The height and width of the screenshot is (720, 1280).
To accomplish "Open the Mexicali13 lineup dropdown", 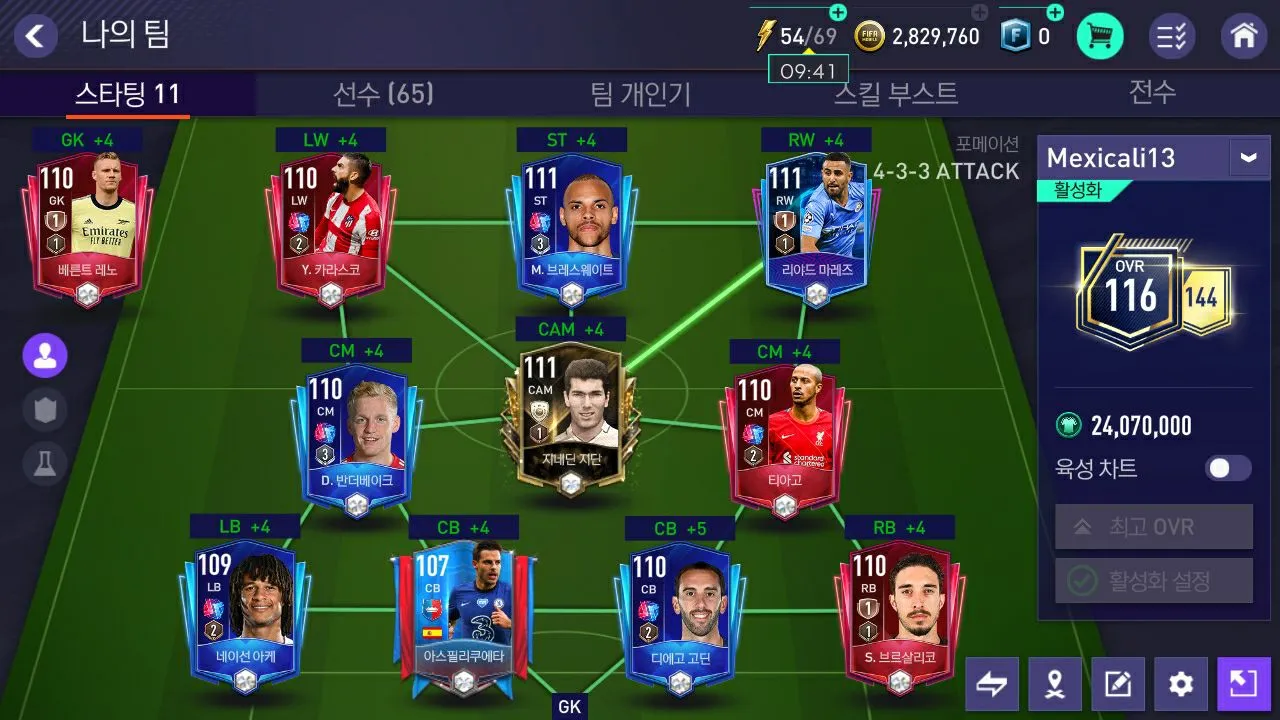I will [1248, 158].
